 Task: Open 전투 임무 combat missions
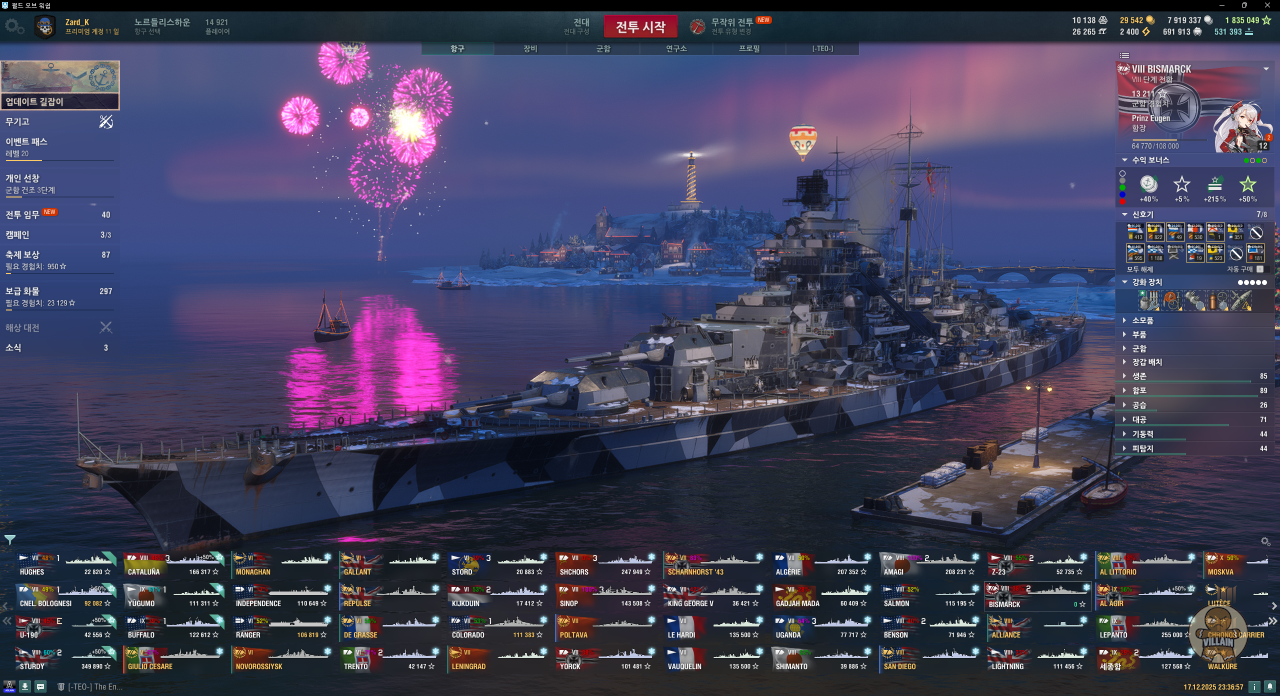(58, 214)
